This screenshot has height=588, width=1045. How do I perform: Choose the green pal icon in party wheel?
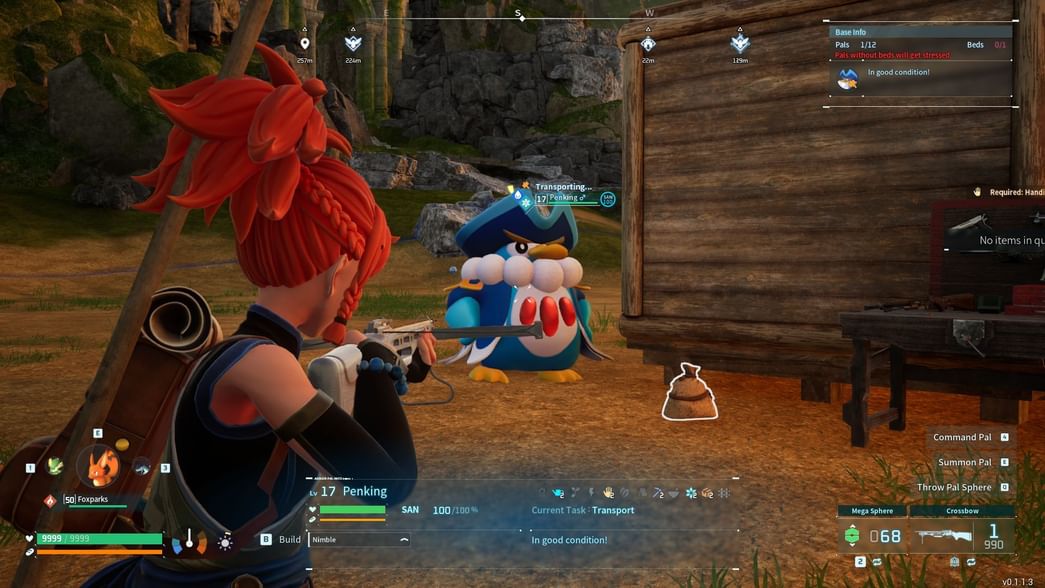click(56, 466)
